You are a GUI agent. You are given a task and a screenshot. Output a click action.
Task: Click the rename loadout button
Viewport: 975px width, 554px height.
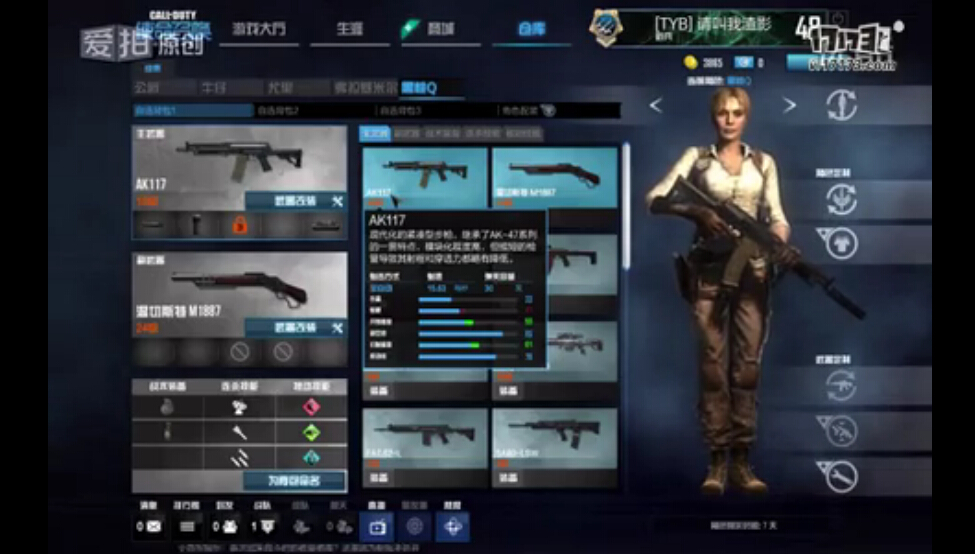coord(292,481)
